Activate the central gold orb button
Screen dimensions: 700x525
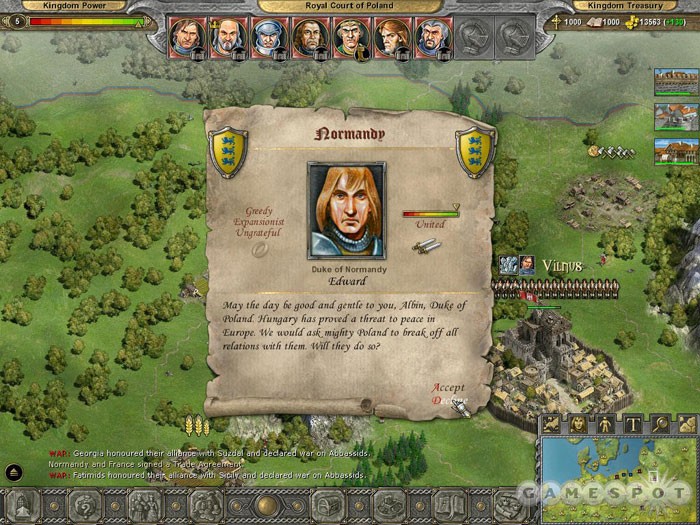coord(267,505)
